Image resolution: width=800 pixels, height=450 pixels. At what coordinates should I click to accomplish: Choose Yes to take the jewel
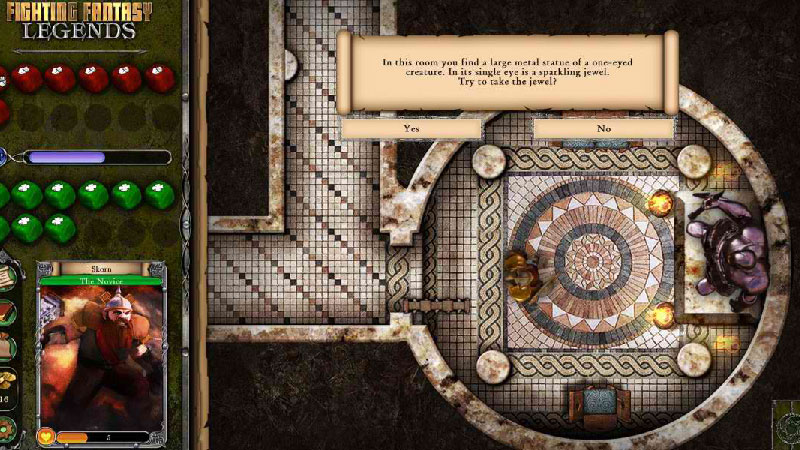pyautogui.click(x=411, y=128)
